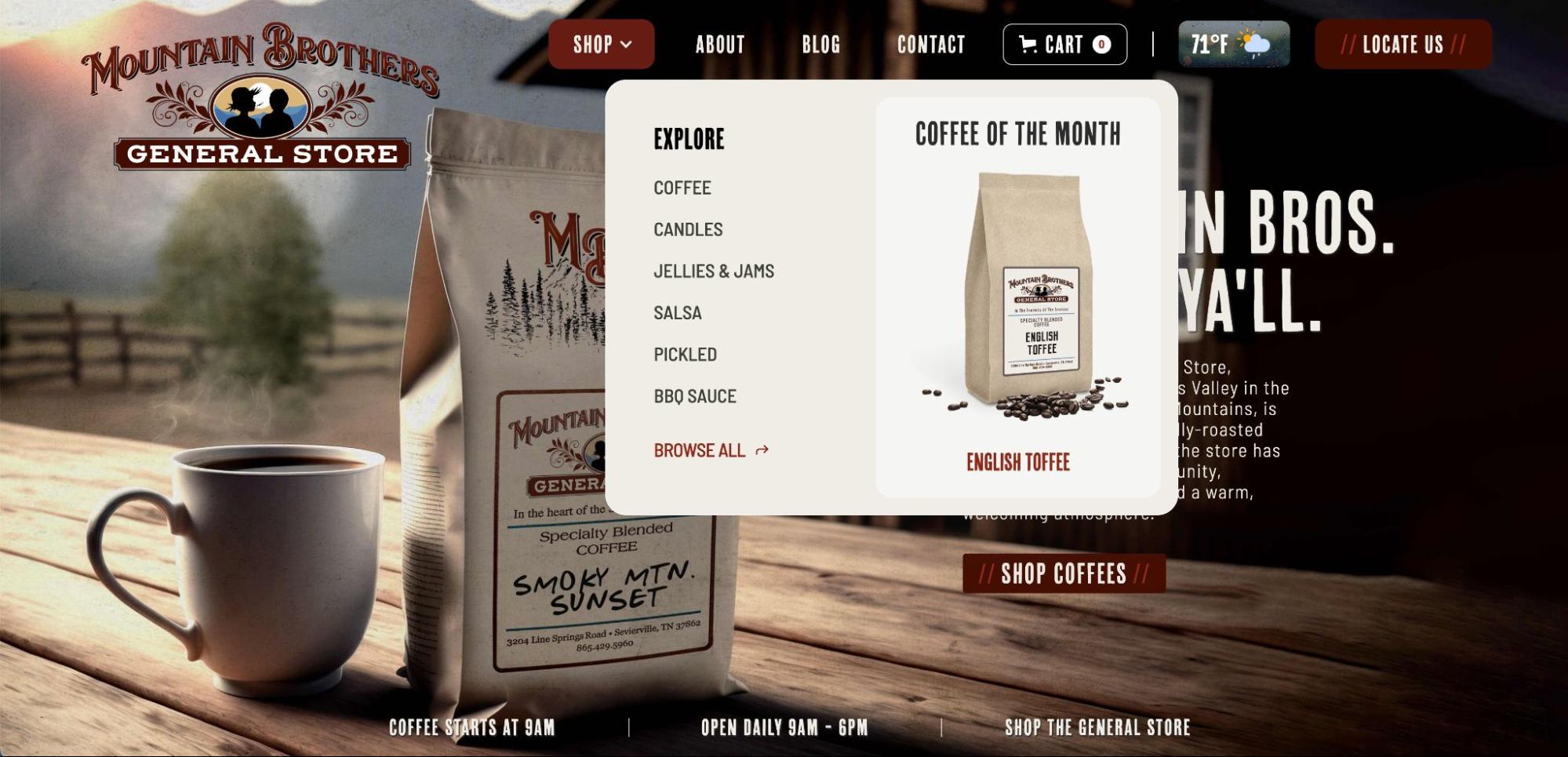Select BLOG in the navigation bar
Viewport: 1568px width, 757px height.
point(820,45)
